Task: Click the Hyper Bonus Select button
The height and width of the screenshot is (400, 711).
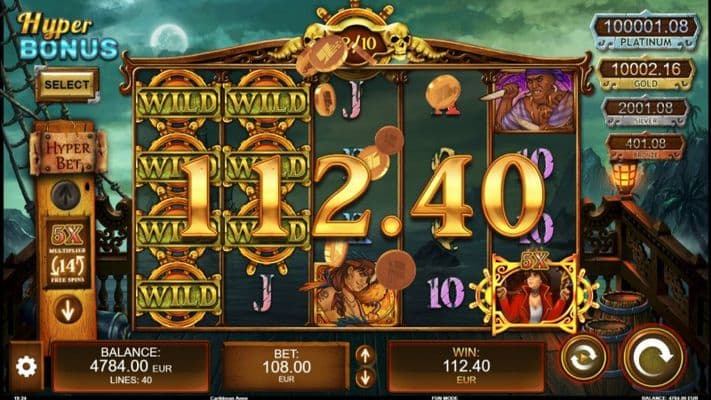Action: [x=67, y=85]
